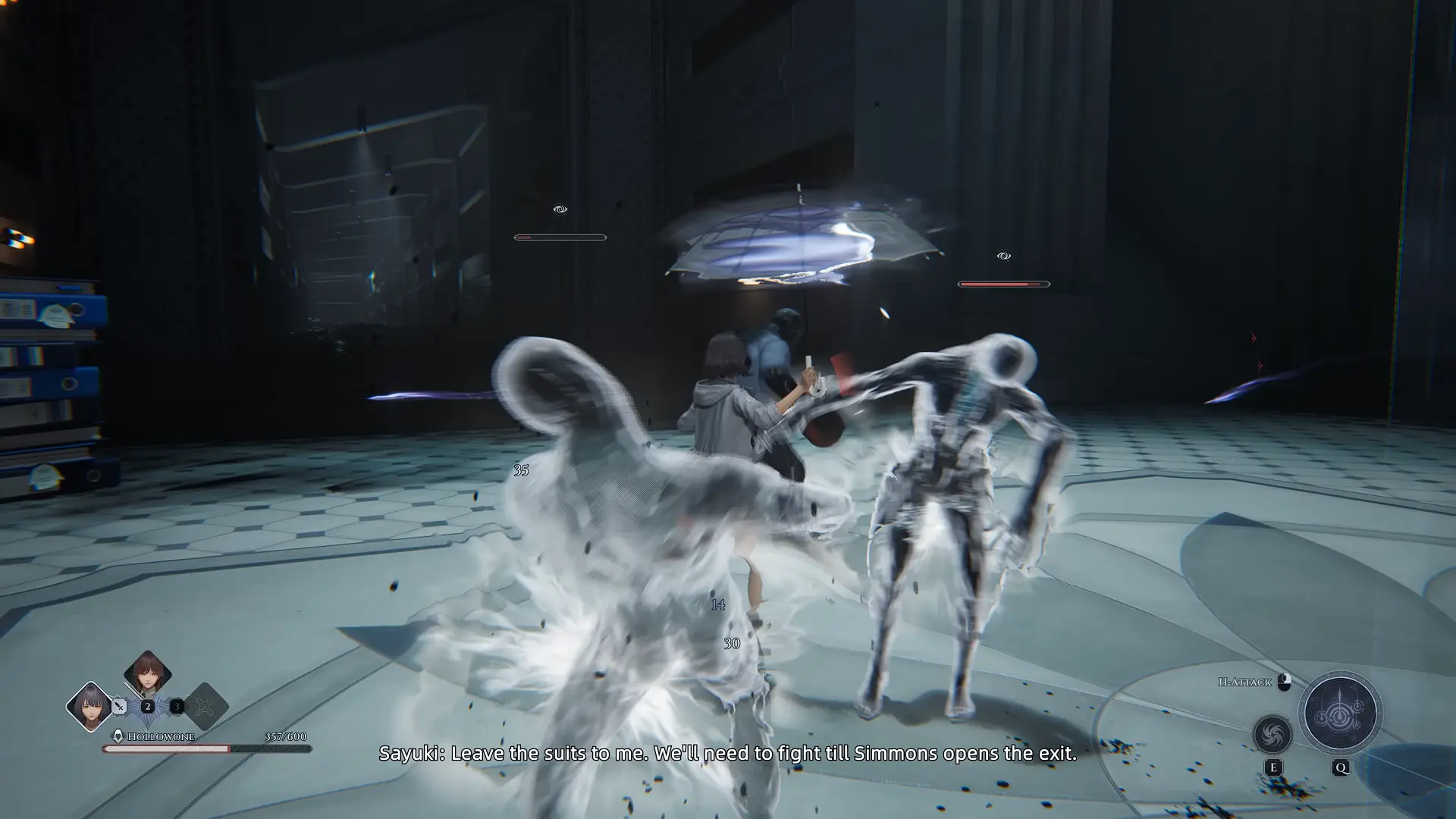The width and height of the screenshot is (1456, 819).
Task: Click the swirl icon above right enemy health bar
Action: pos(1002,256)
